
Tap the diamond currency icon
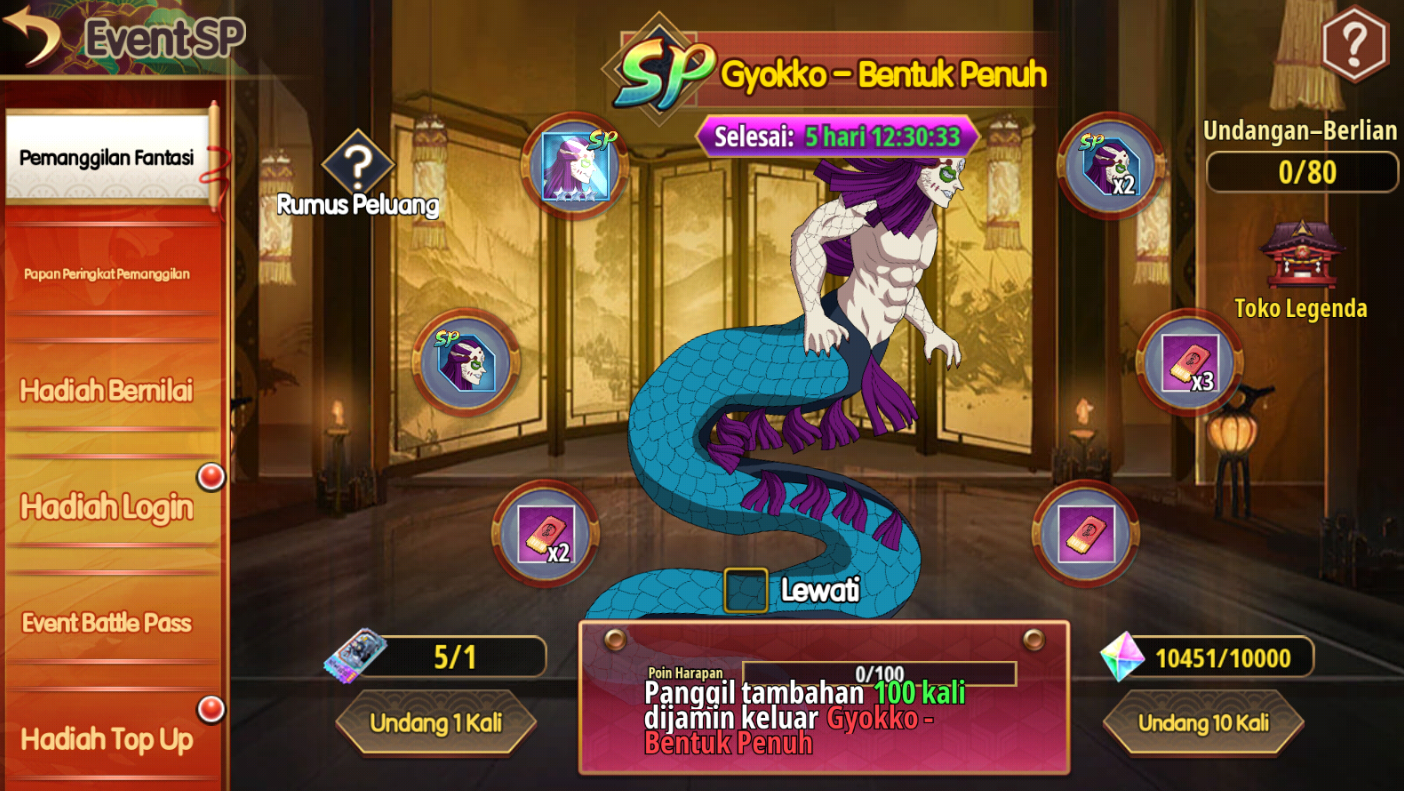[1121, 658]
